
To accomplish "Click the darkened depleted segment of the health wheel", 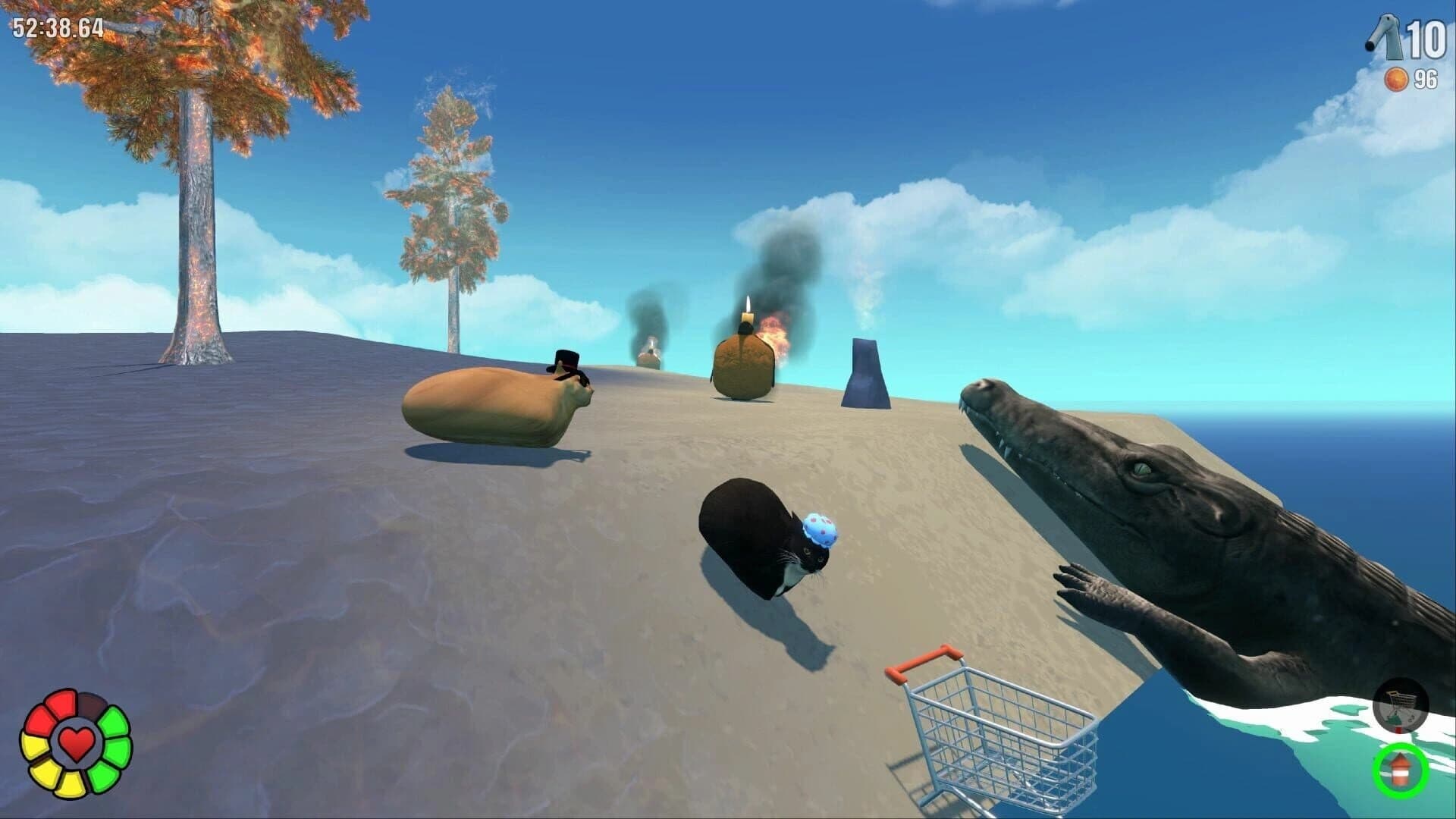I will click(x=92, y=705).
